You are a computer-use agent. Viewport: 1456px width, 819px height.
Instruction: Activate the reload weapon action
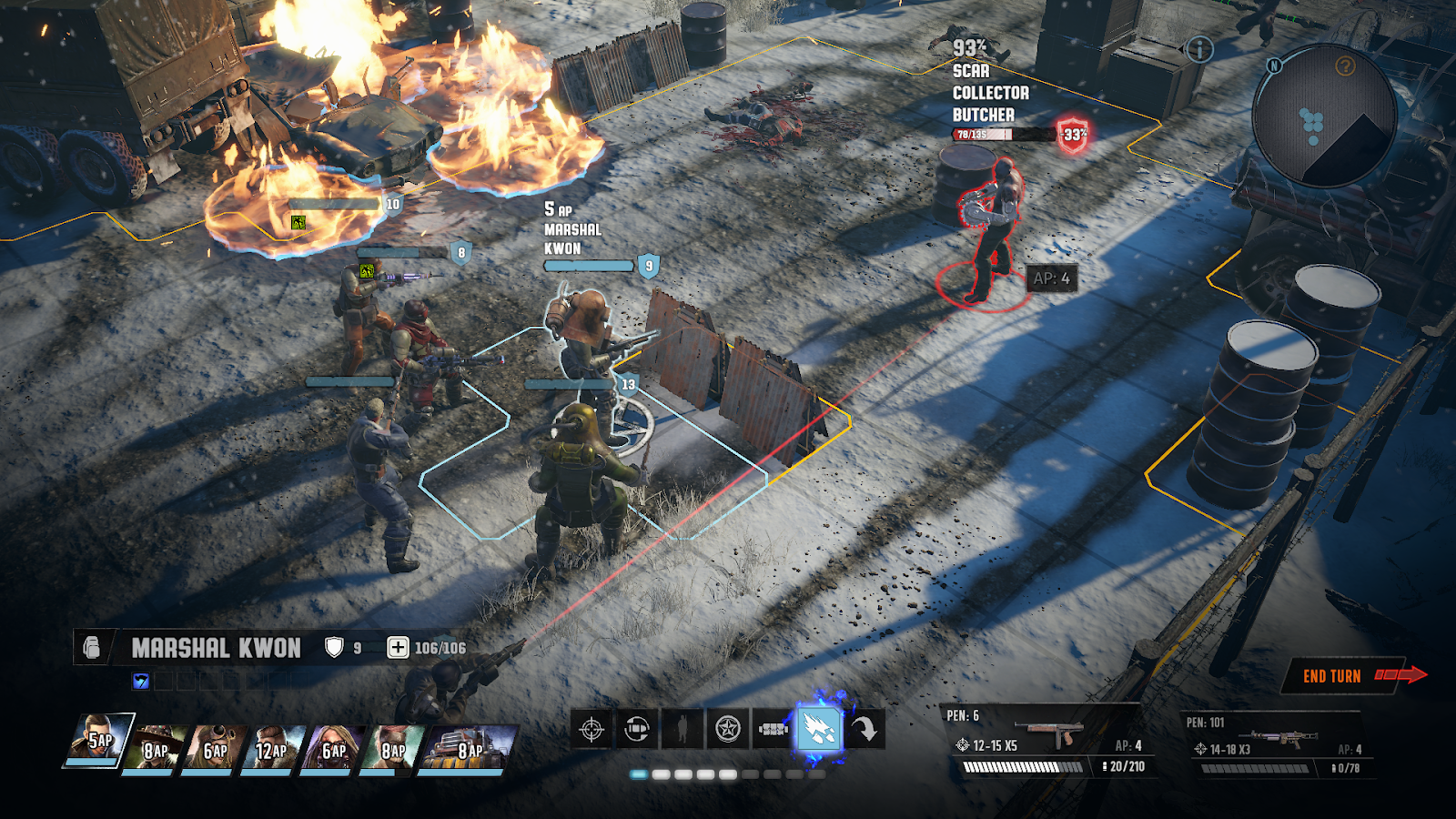(x=637, y=729)
